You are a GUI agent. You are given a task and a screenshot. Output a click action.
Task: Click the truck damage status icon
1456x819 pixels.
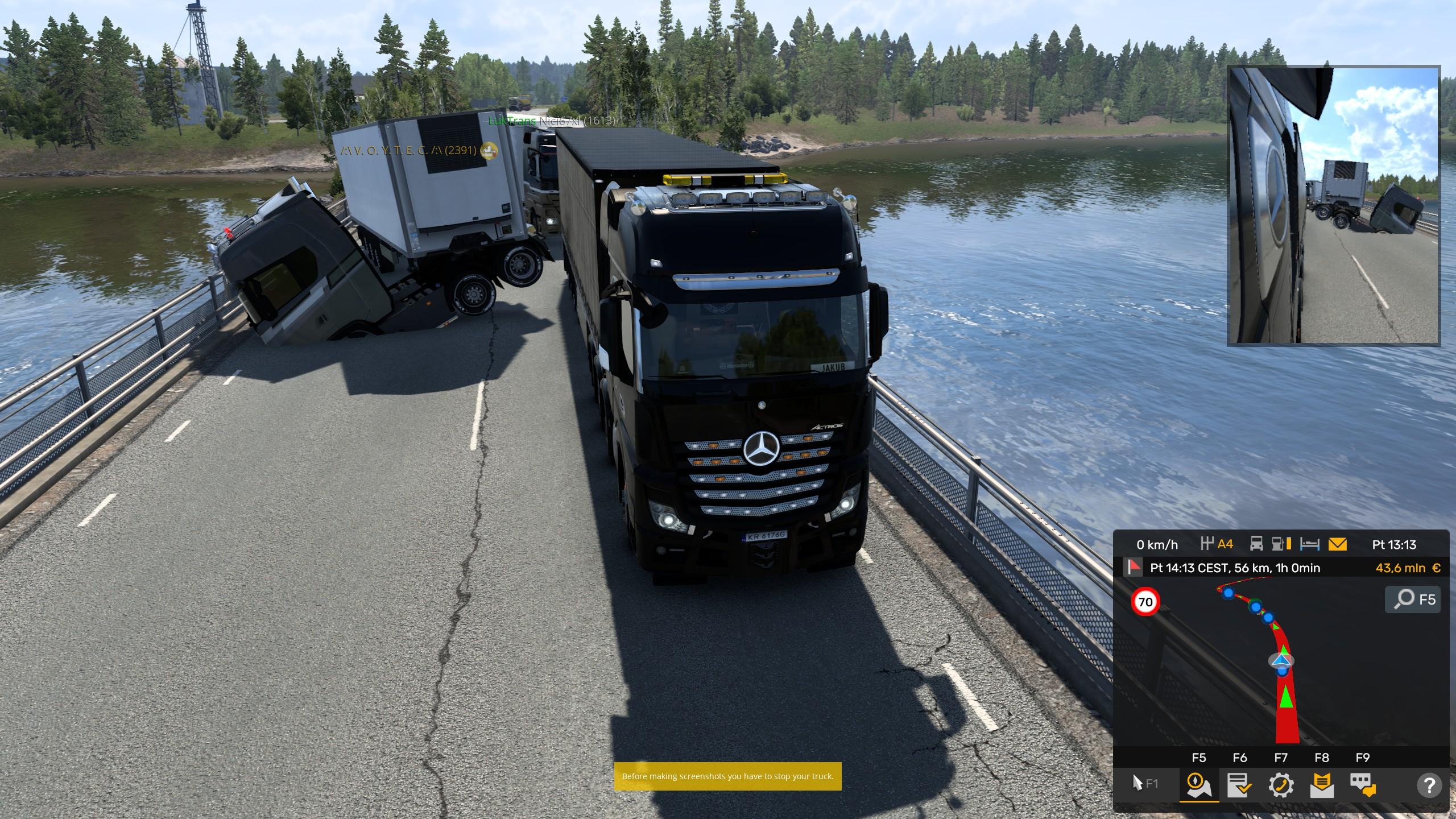pyautogui.click(x=1256, y=544)
